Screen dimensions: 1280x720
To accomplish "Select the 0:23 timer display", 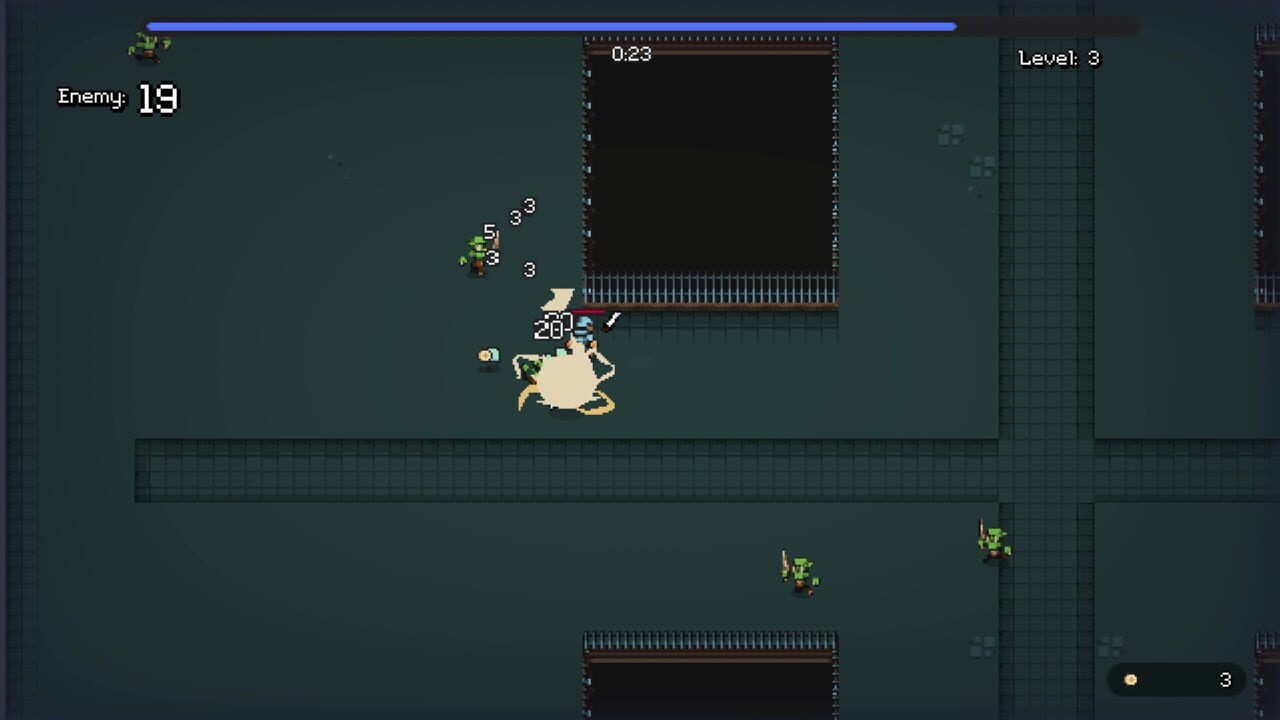I will pos(631,55).
